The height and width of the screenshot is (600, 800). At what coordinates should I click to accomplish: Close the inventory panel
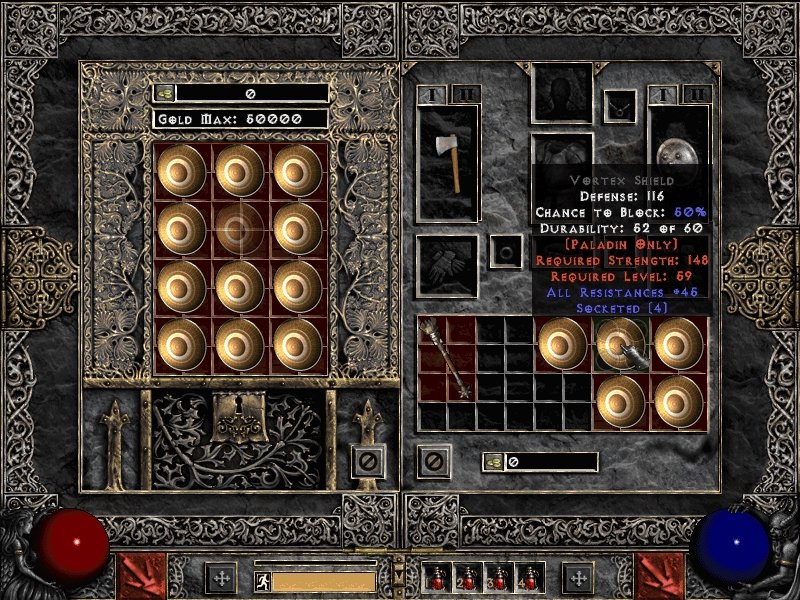[x=433, y=461]
